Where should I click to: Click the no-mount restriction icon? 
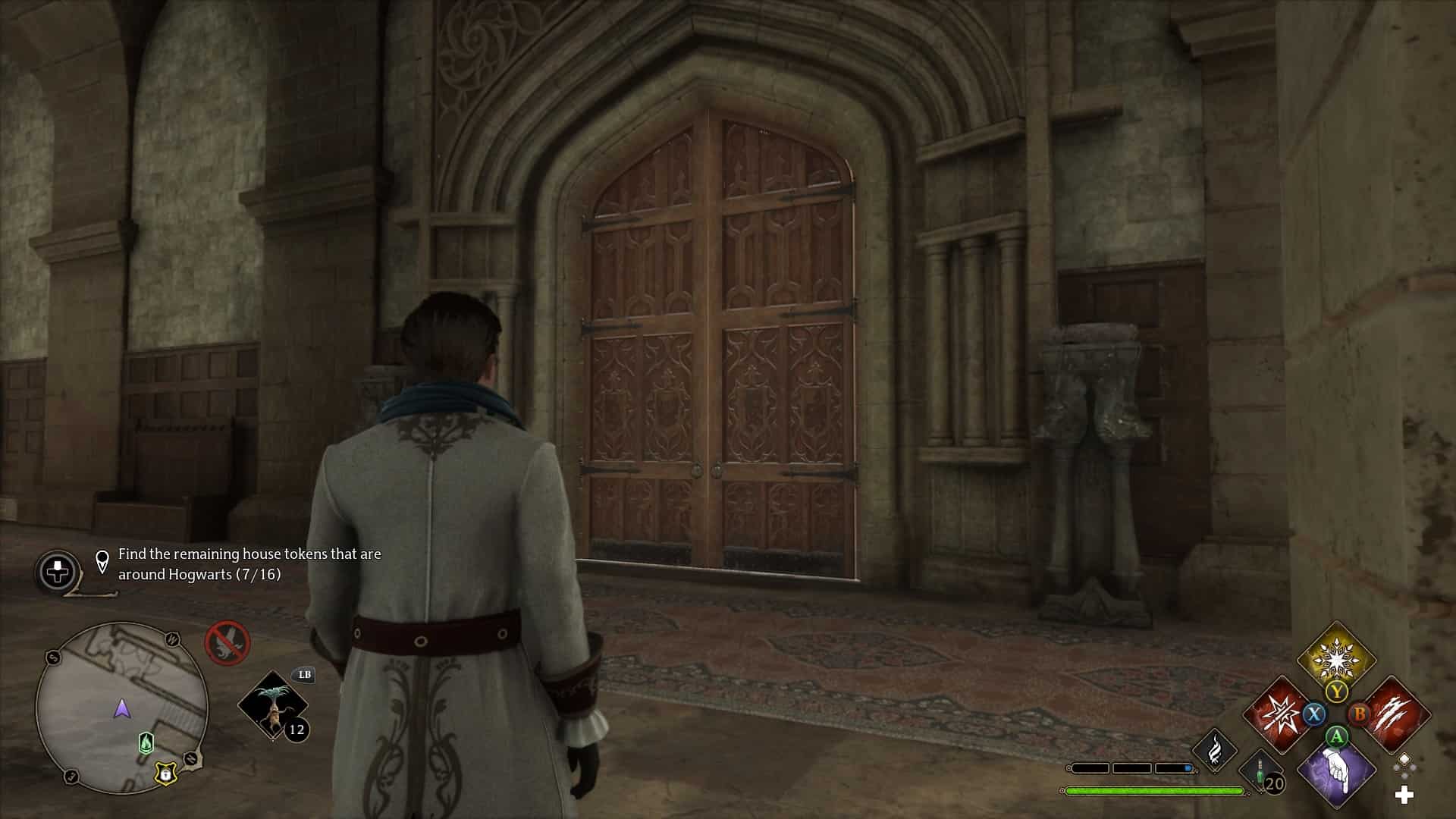(x=227, y=642)
